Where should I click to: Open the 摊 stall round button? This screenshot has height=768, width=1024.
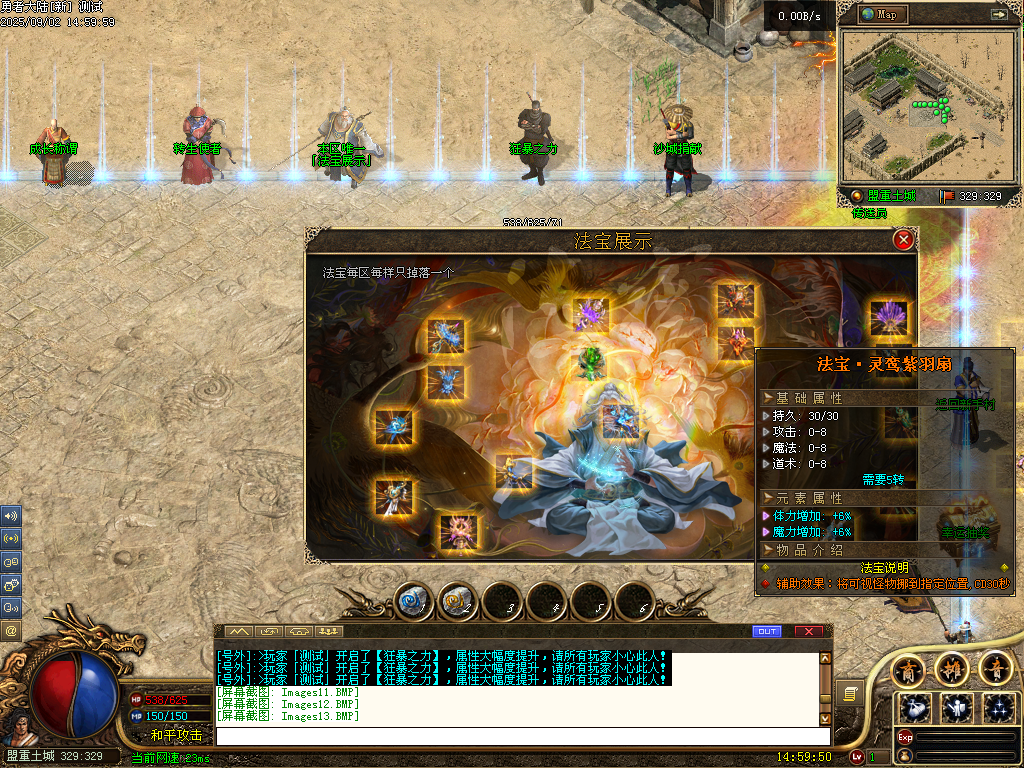[951, 669]
